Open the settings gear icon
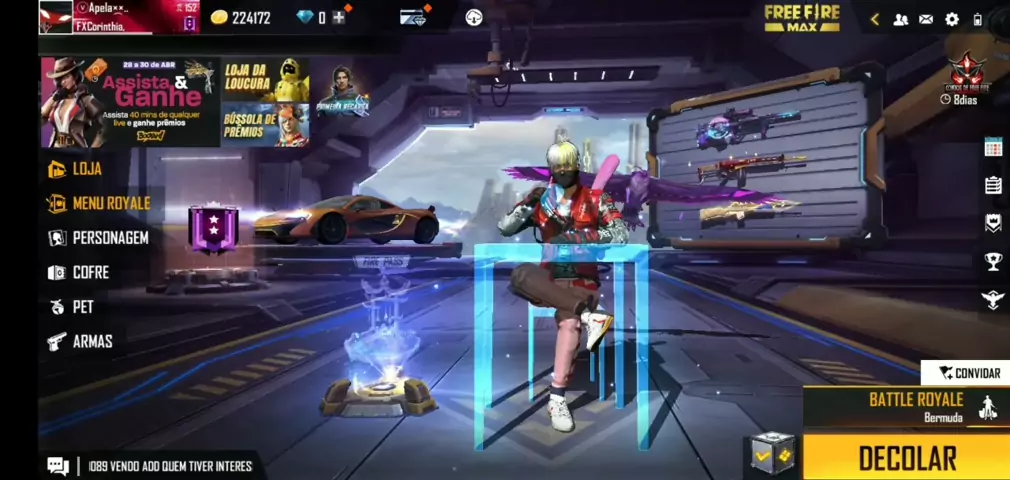Screen dimensions: 1010x480 pos(951,19)
